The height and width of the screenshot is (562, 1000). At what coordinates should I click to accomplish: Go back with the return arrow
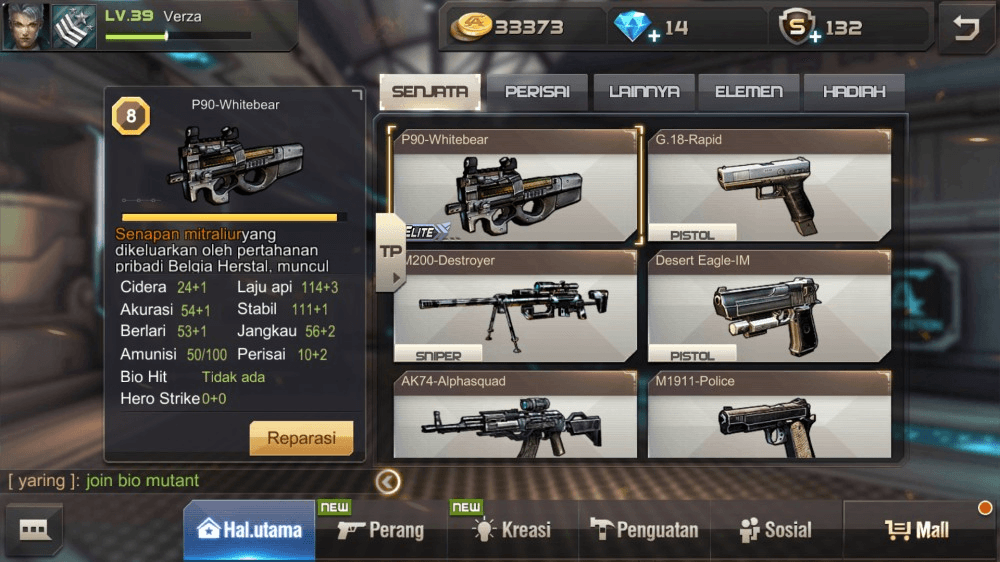click(965, 28)
